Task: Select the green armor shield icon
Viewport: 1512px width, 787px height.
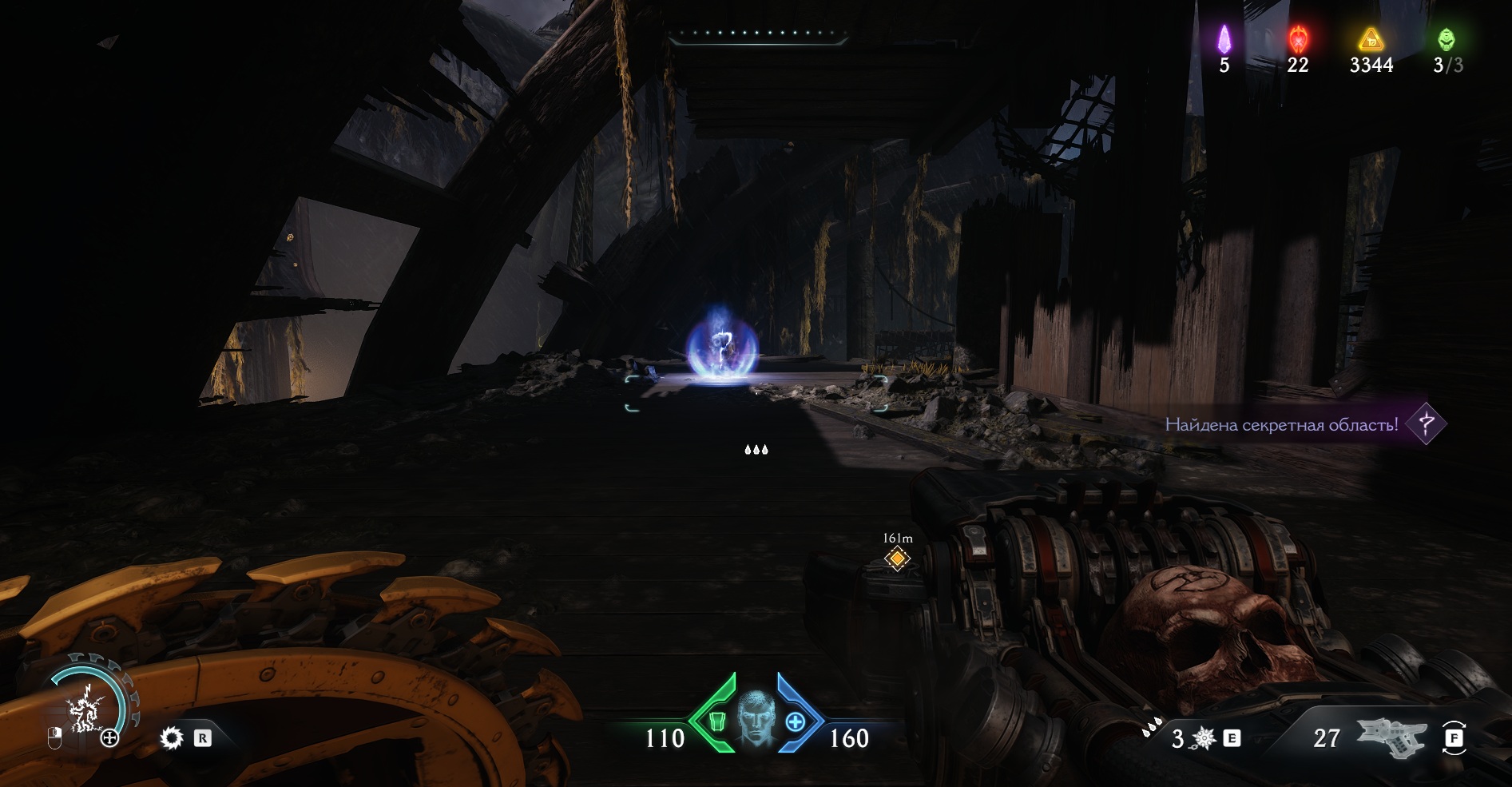Action: 716,721
